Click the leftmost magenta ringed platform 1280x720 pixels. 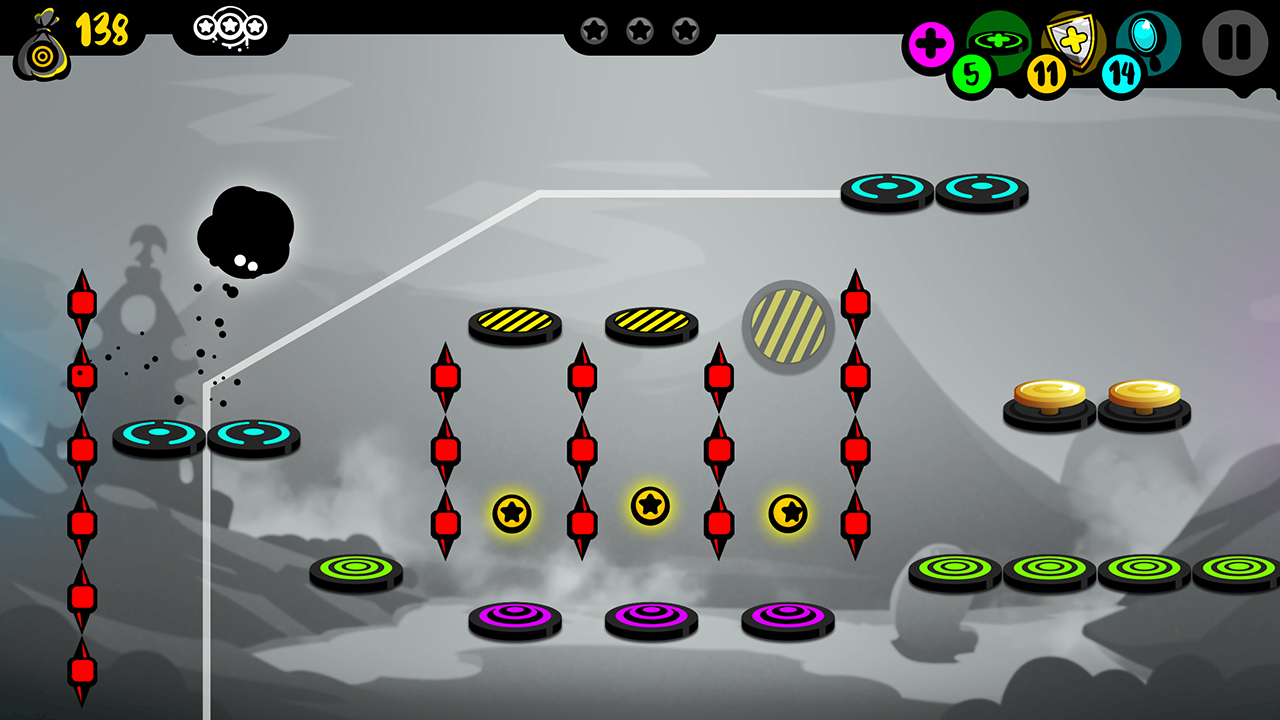pos(514,617)
